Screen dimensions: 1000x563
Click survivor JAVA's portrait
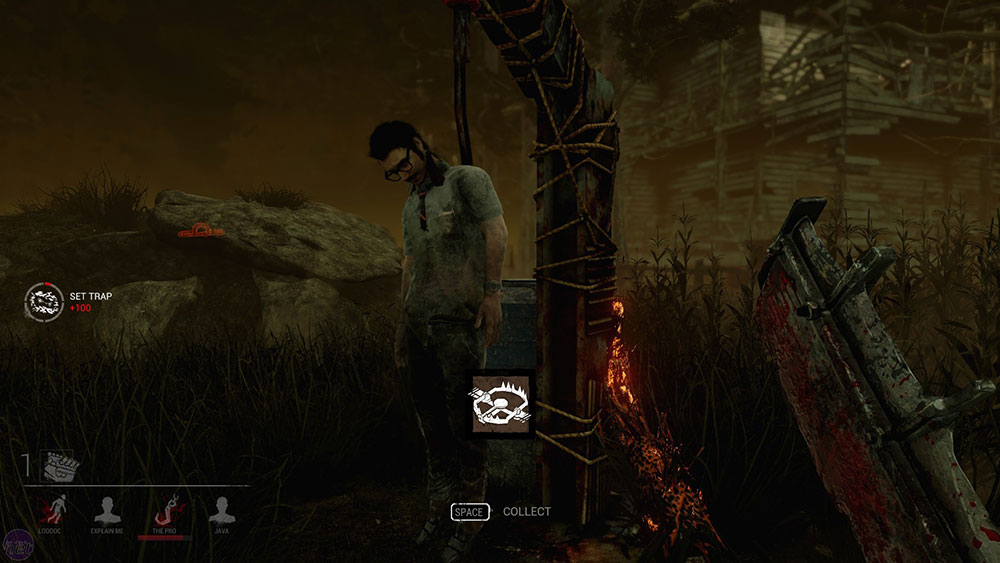coord(222,512)
